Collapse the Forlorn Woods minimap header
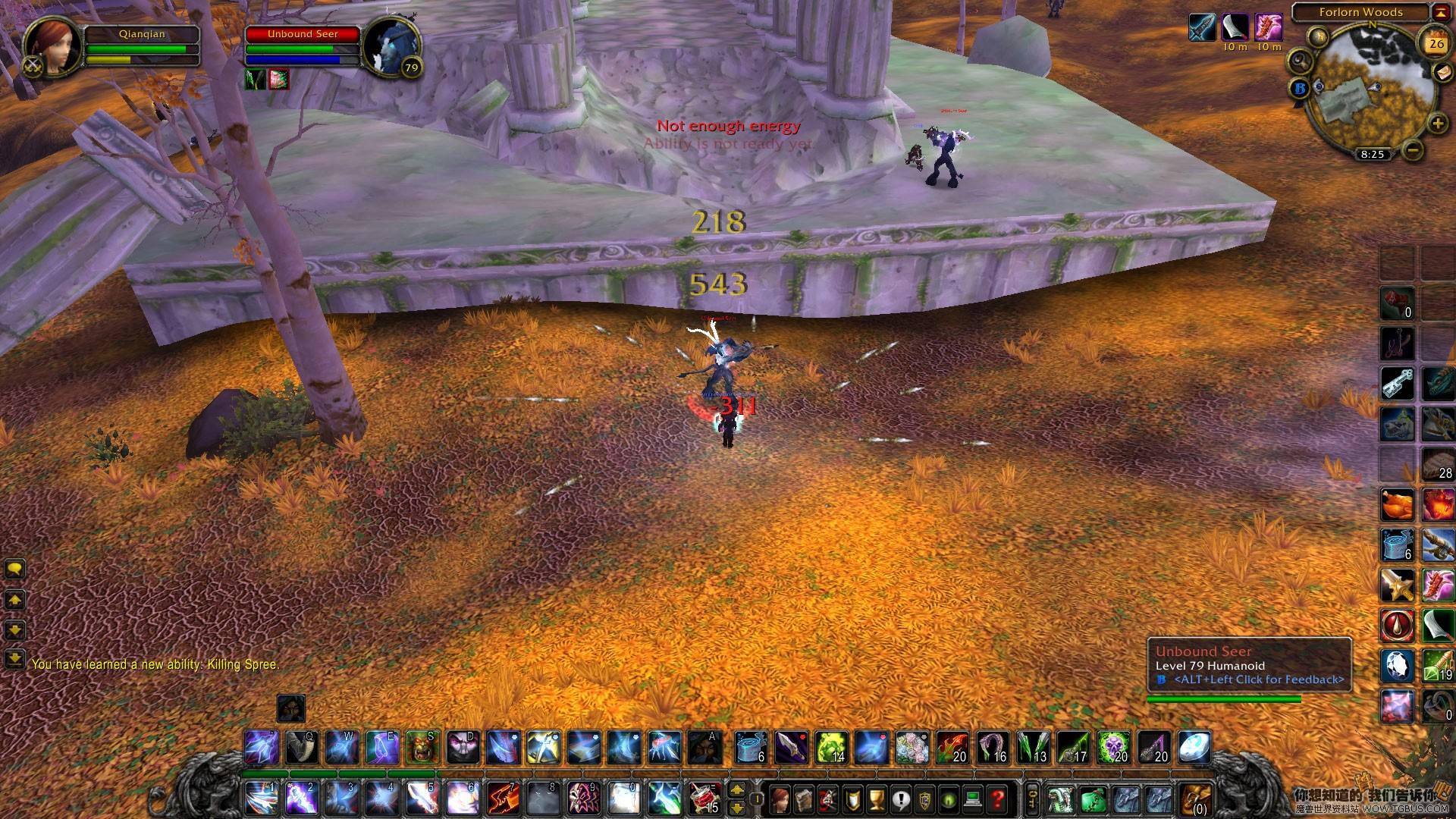 [x=1441, y=12]
